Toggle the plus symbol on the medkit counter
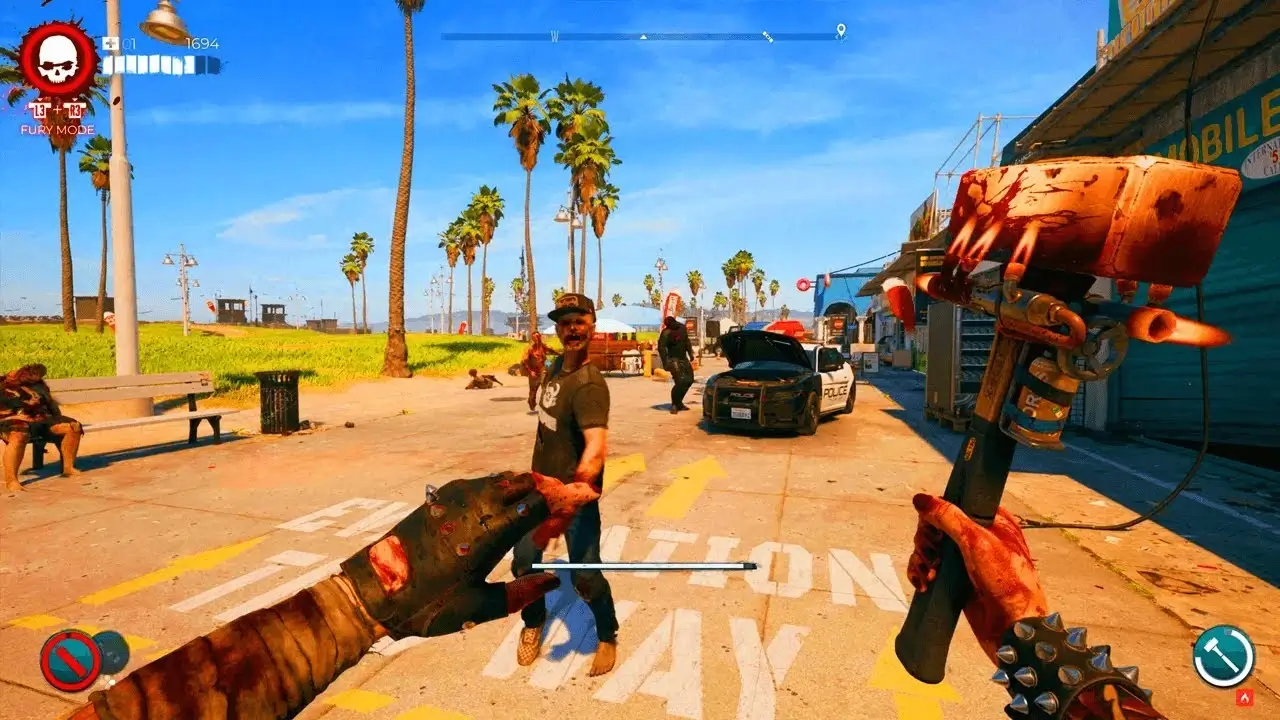1280x720 pixels. click(x=112, y=43)
